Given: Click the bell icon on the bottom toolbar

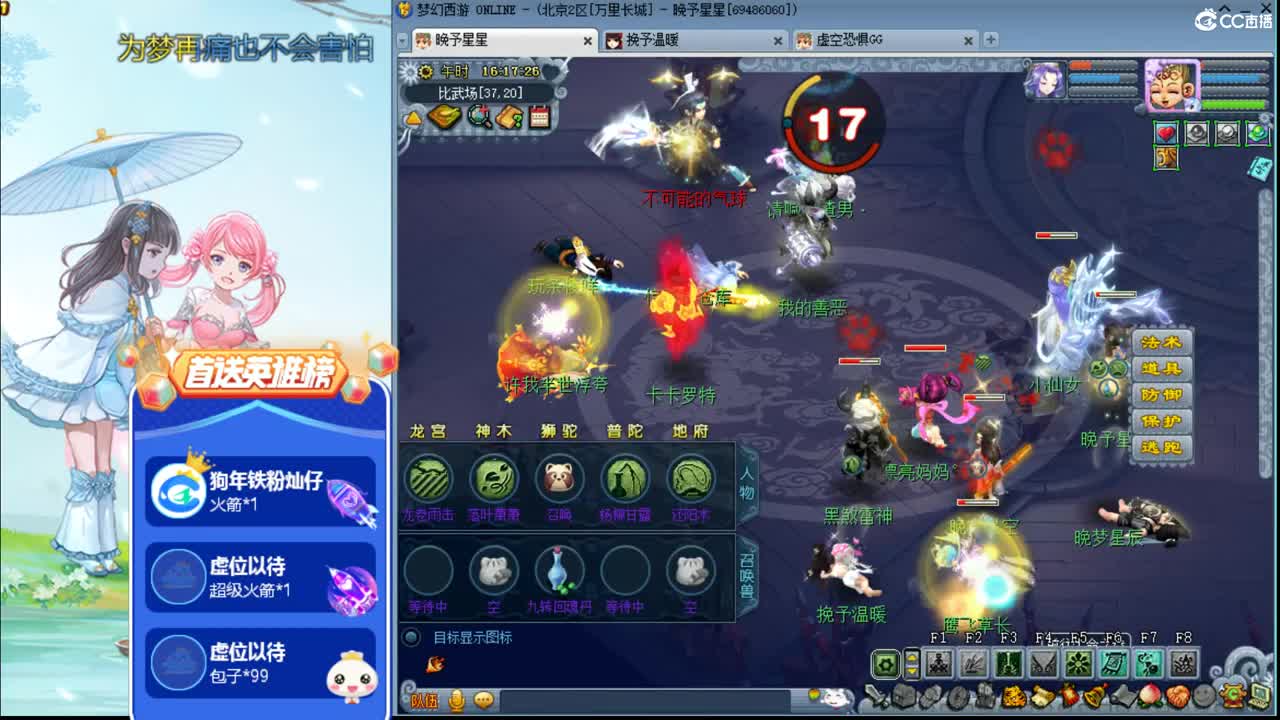Looking at the screenshot, I should tap(1093, 698).
